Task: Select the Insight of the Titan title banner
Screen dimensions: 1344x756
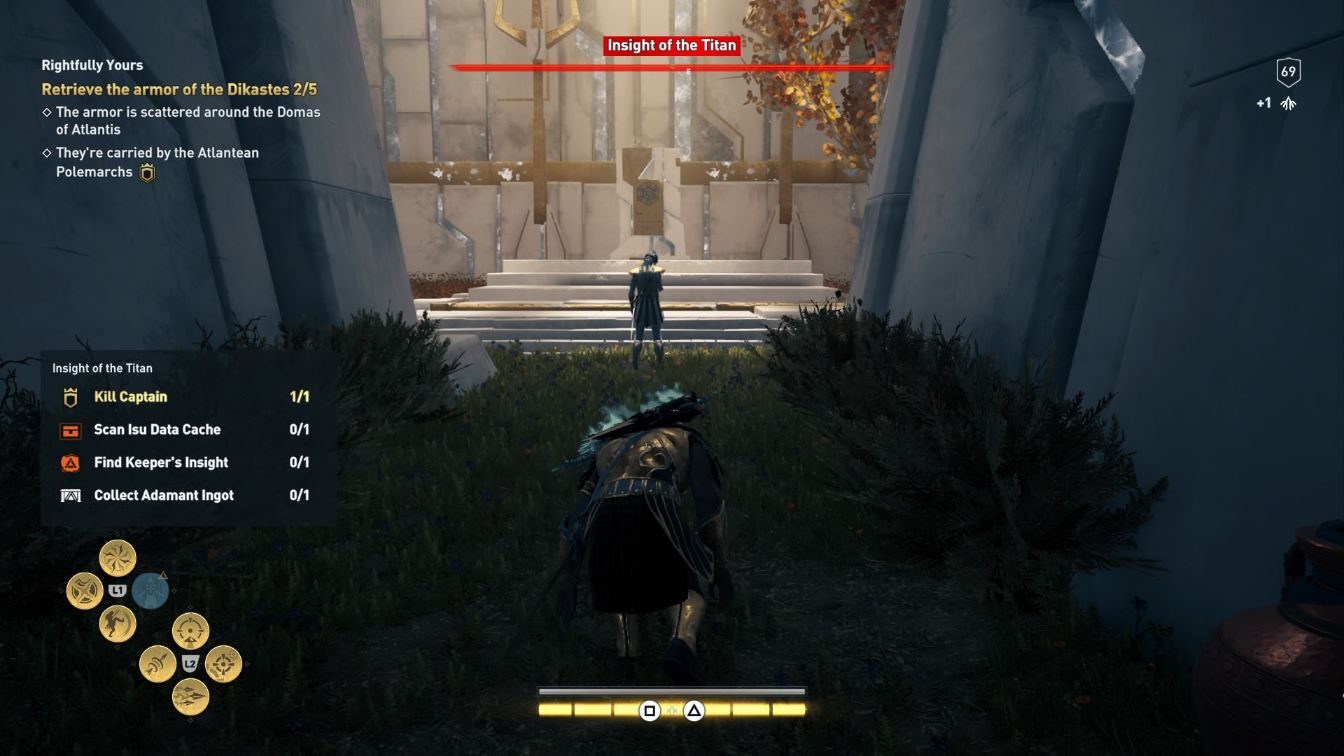Action: (670, 45)
